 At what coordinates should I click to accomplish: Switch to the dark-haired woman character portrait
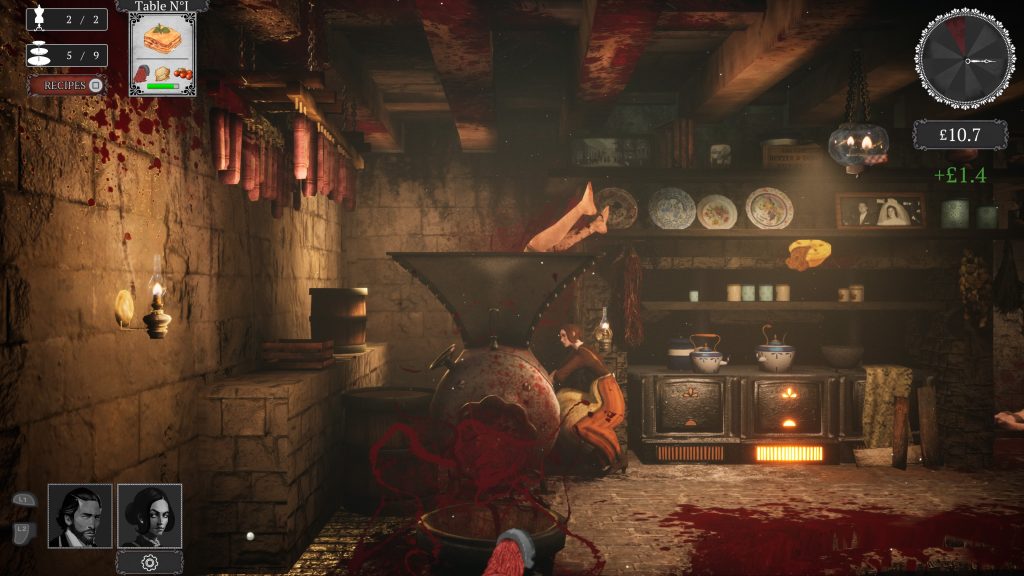tap(150, 516)
